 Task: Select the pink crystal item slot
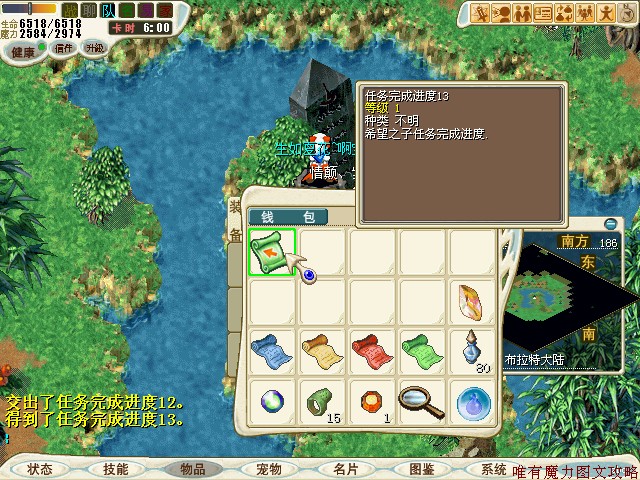pos(471,302)
